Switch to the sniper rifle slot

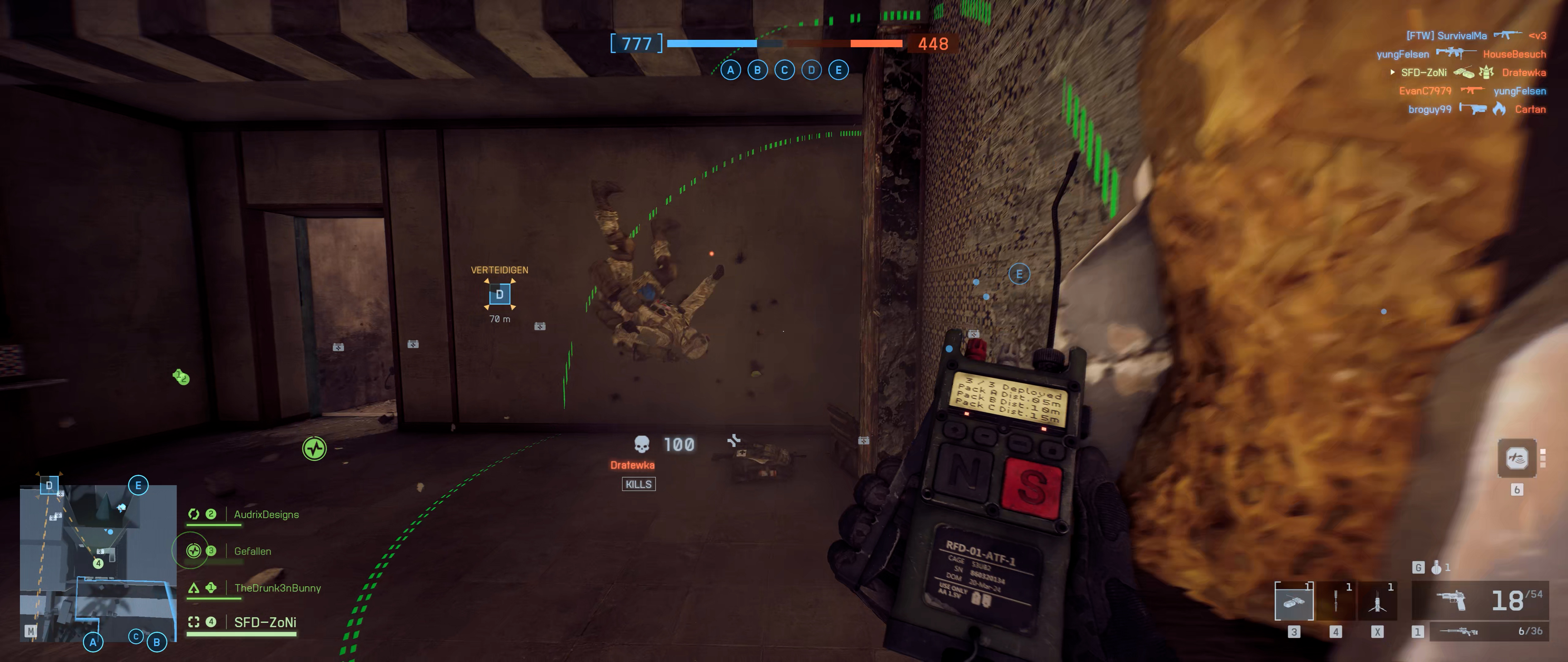pos(1479,631)
